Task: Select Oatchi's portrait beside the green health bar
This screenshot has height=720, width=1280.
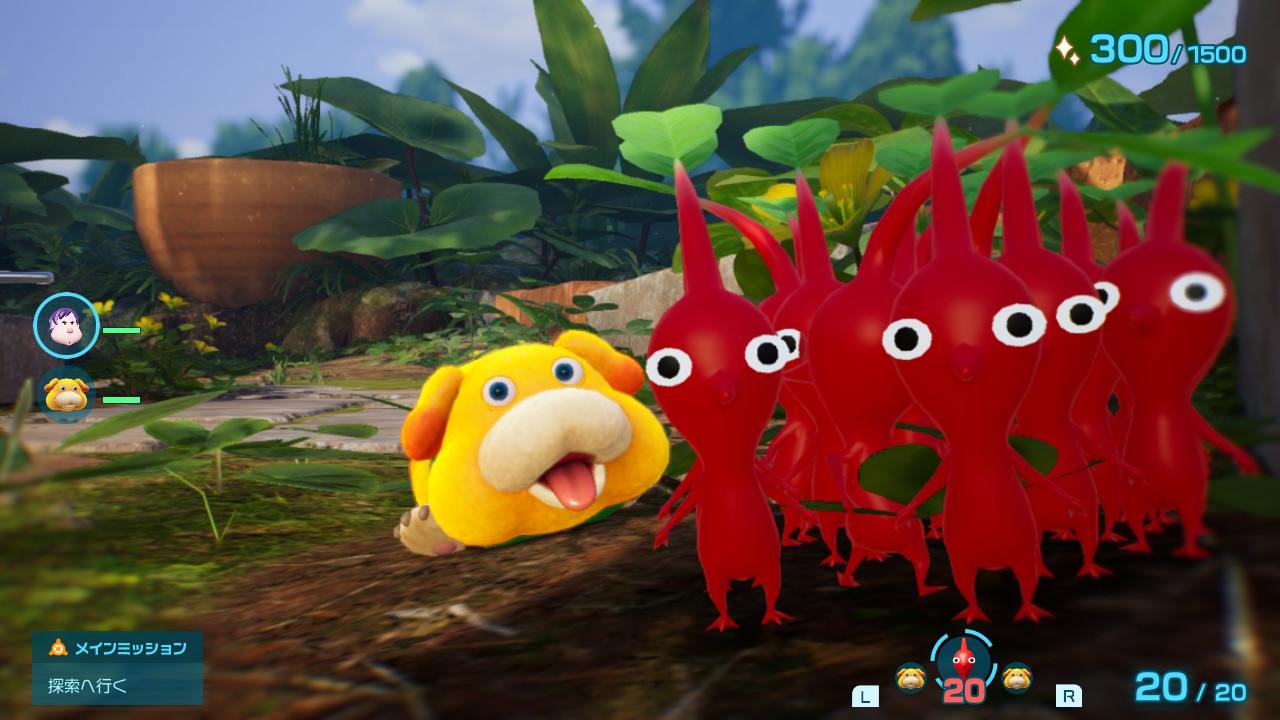Action: pyautogui.click(x=67, y=395)
